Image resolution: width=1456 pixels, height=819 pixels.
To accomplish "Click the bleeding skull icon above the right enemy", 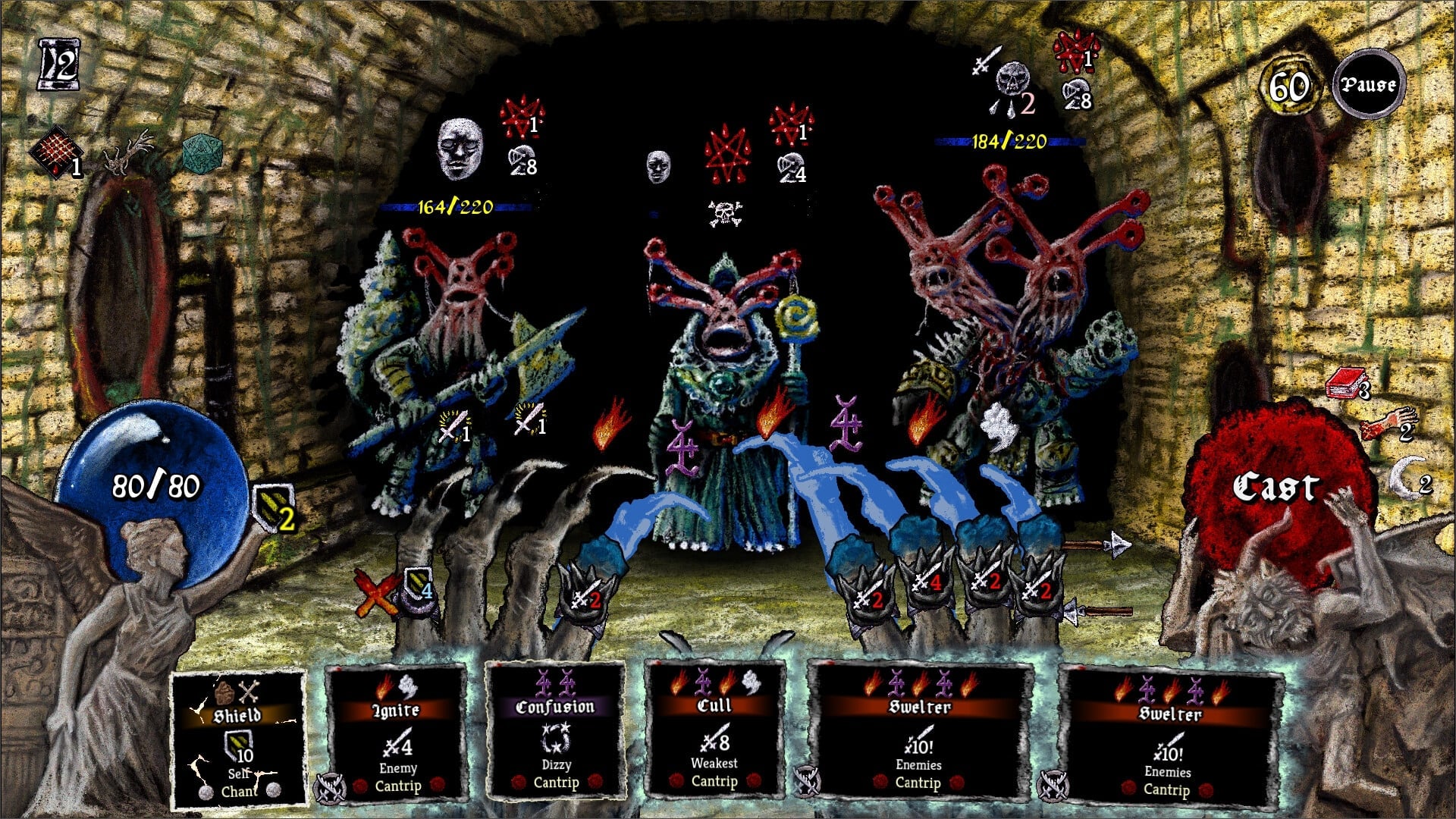I will tap(1013, 76).
